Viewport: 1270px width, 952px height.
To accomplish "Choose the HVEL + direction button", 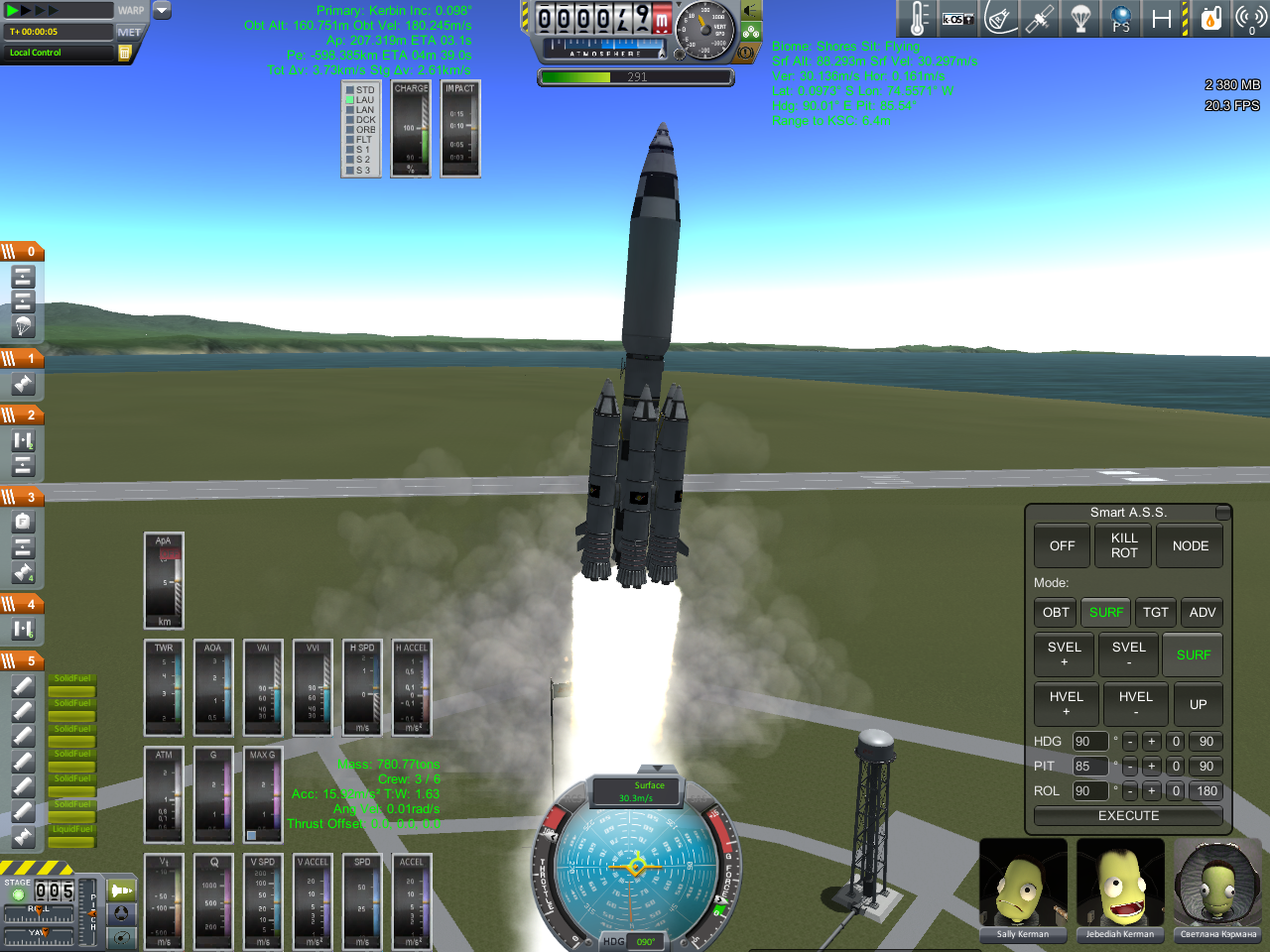I will [x=1066, y=704].
